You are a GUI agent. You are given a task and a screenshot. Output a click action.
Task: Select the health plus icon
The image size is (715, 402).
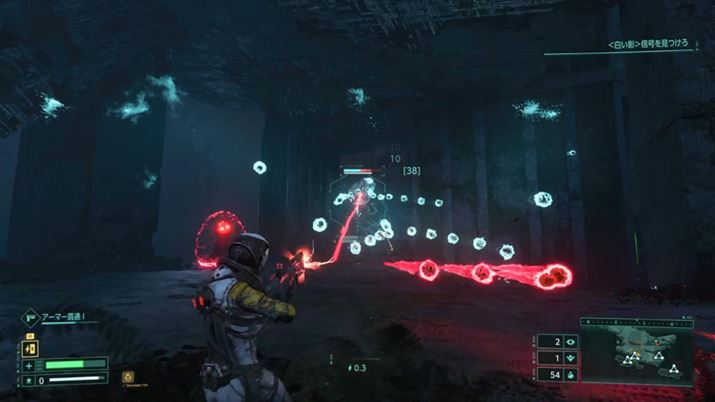pyautogui.click(x=30, y=365)
